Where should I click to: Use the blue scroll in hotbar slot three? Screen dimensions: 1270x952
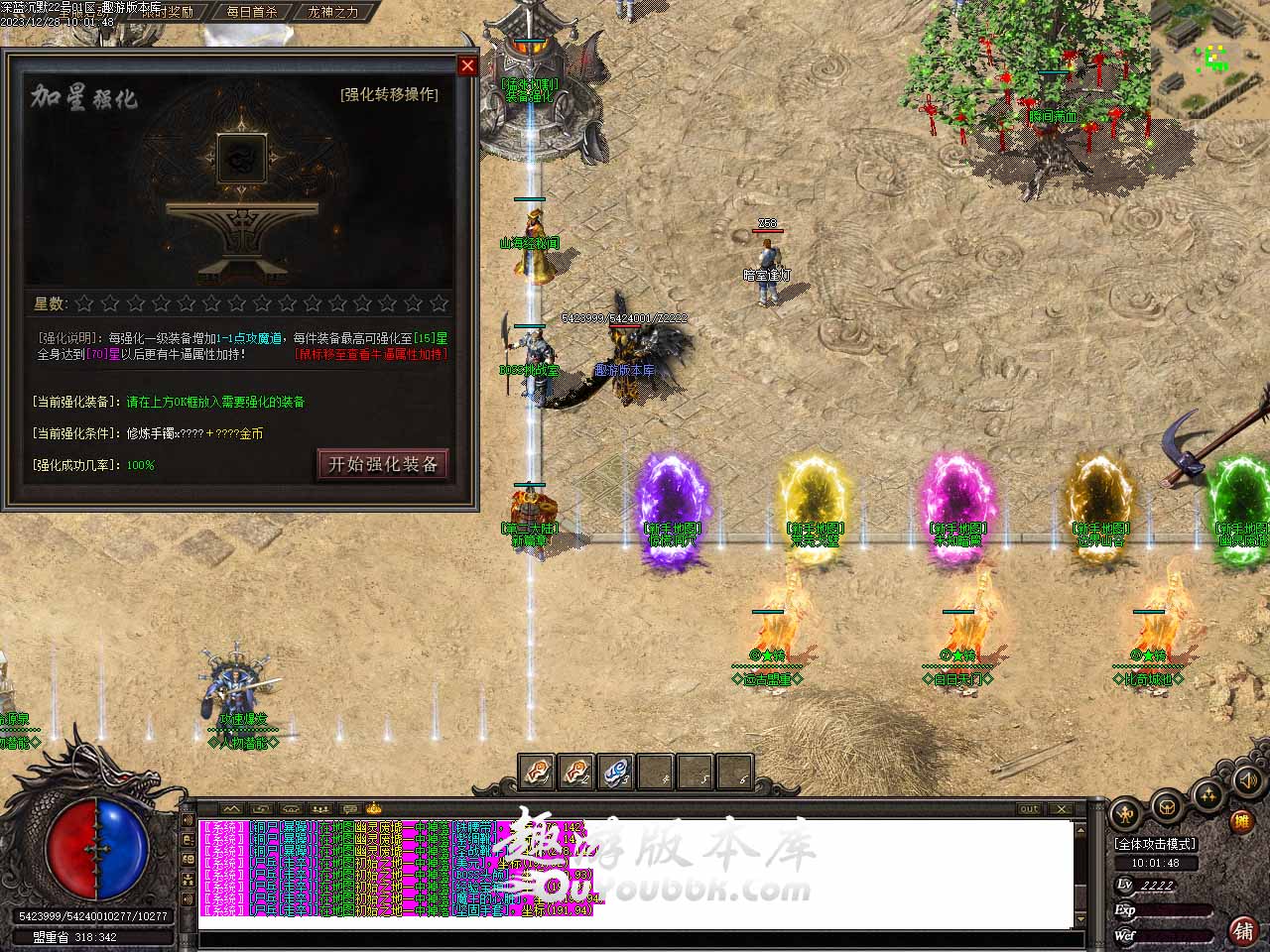[x=615, y=772]
